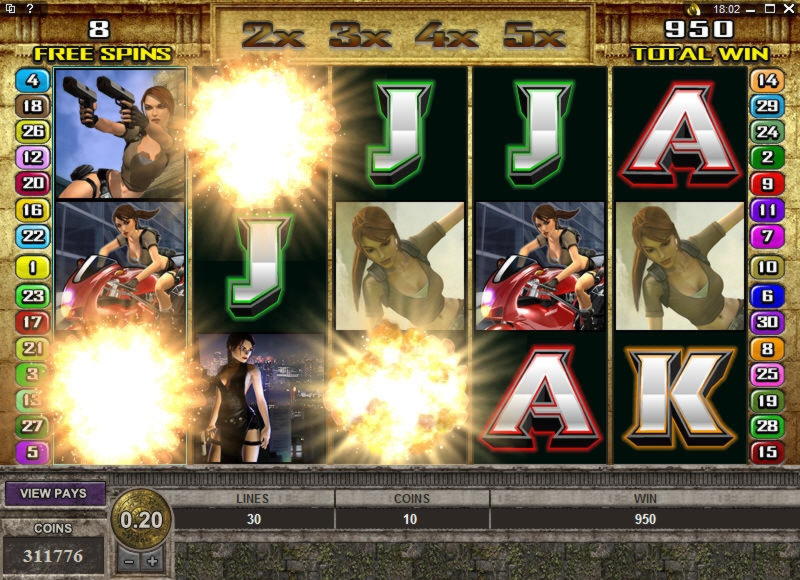Increase coin size with the plus button
The width and height of the screenshot is (800, 580).
[152, 561]
